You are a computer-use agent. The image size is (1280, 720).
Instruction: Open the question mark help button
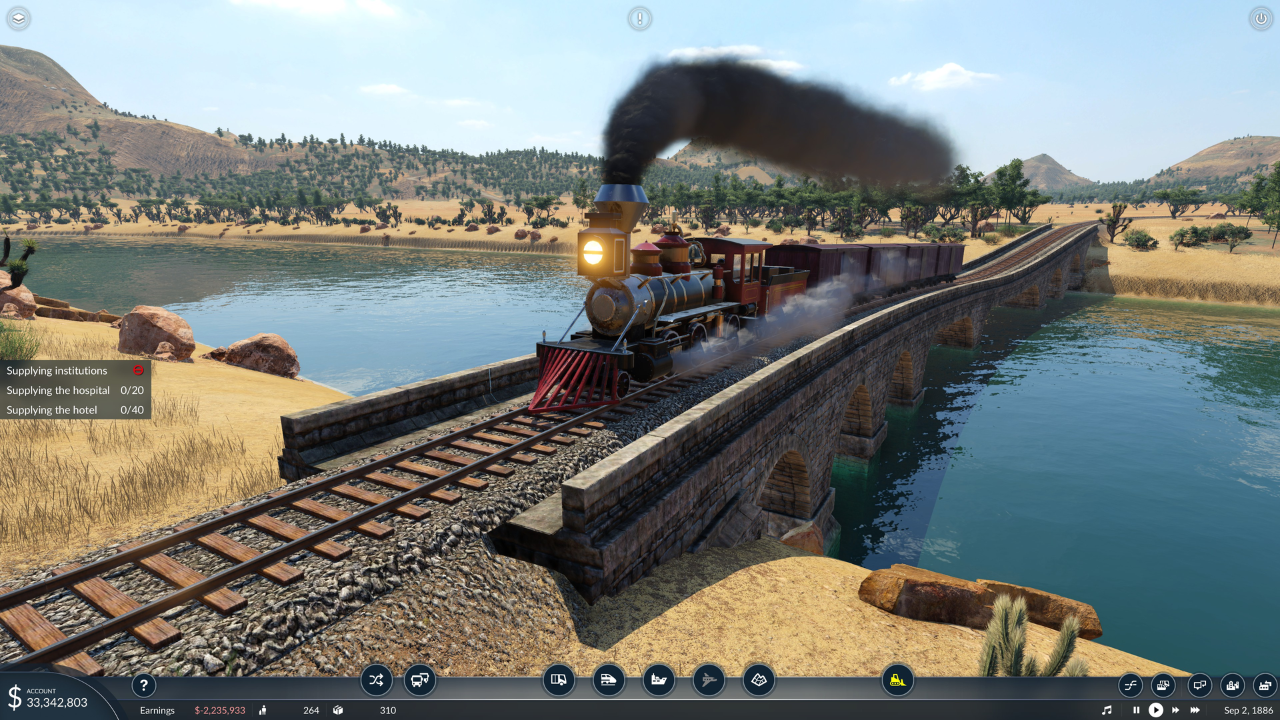point(144,685)
